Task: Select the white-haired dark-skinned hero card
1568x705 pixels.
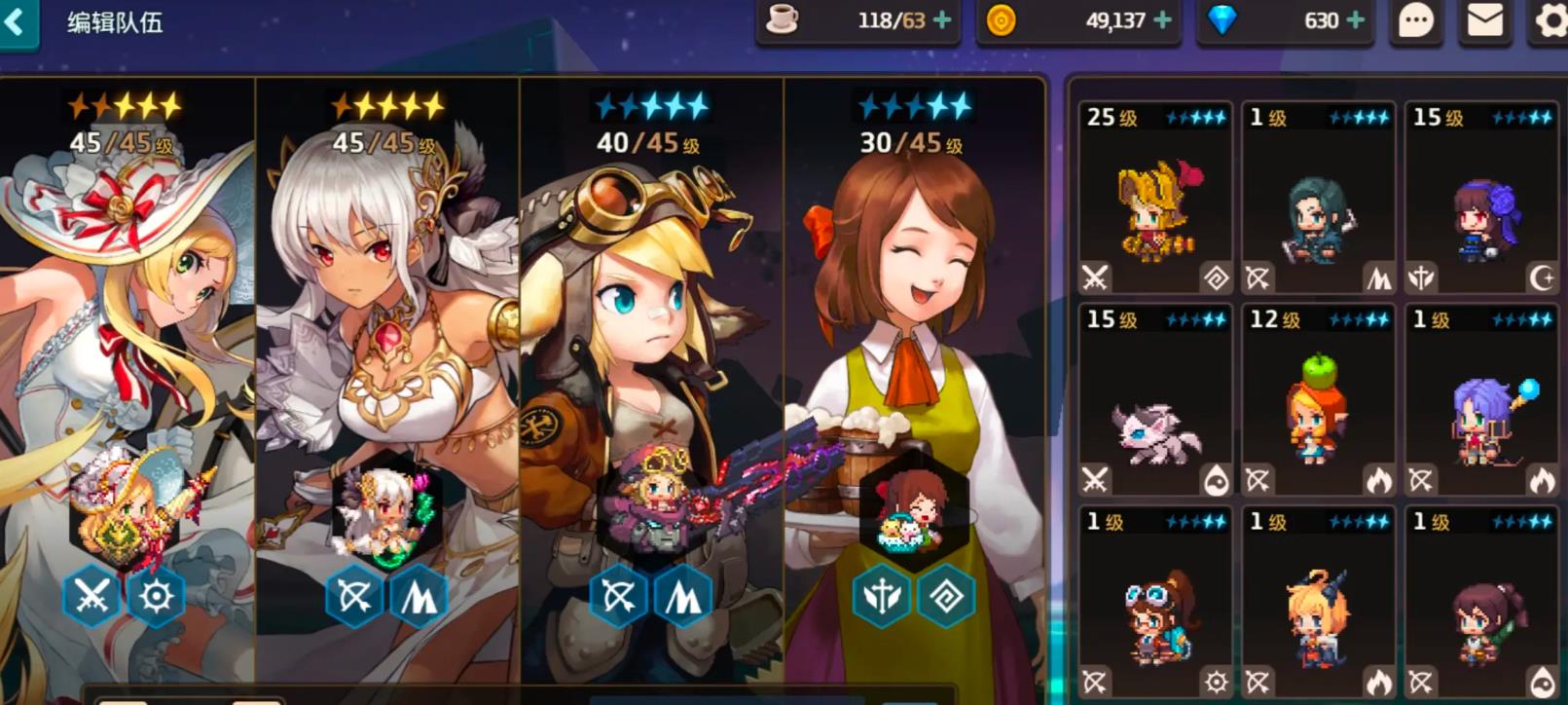Action: click(x=387, y=370)
